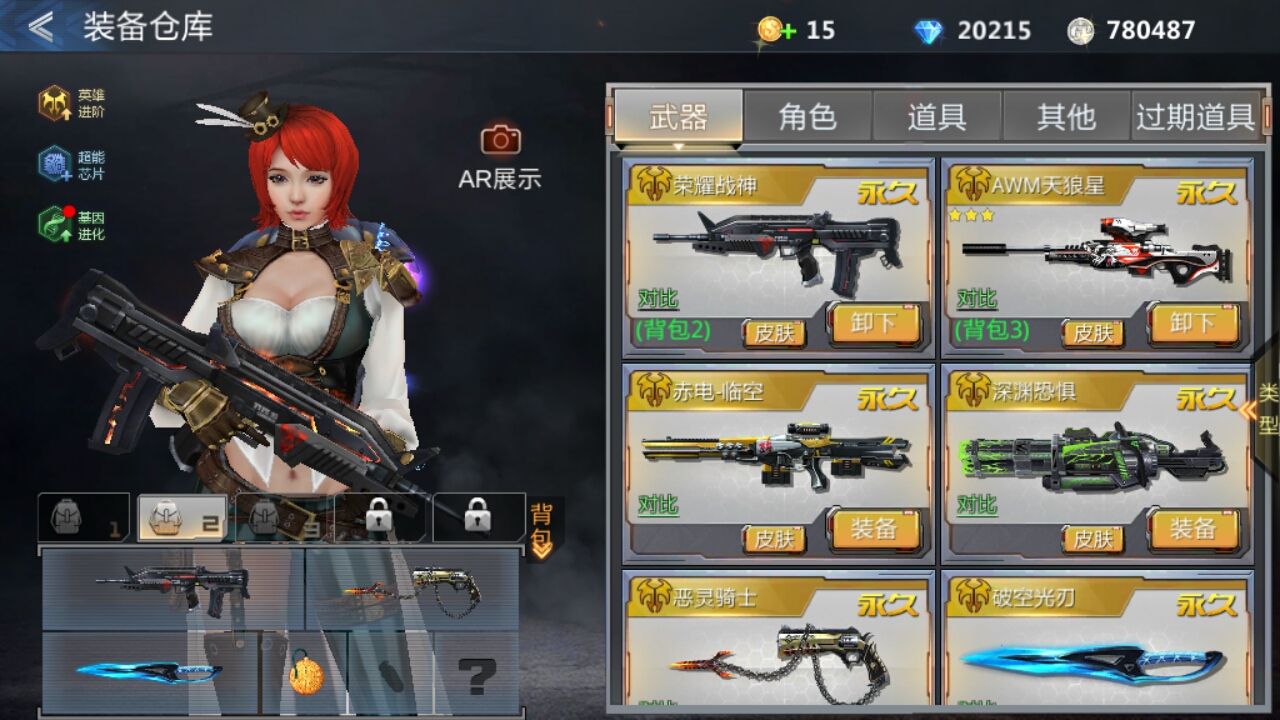Select the blue energy blade loadout slot
Viewport: 1280px width, 720px height.
coord(150,672)
